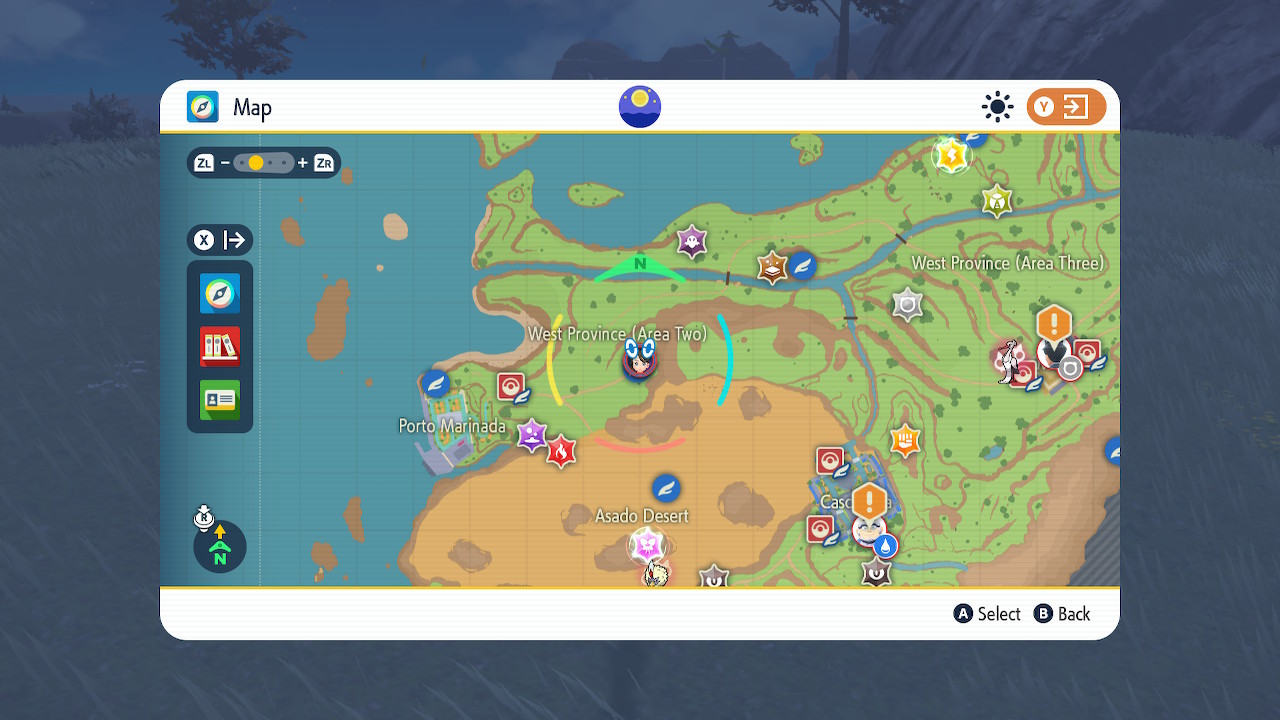
Task: Choose the Asado Desert fly point
Action: [666, 488]
